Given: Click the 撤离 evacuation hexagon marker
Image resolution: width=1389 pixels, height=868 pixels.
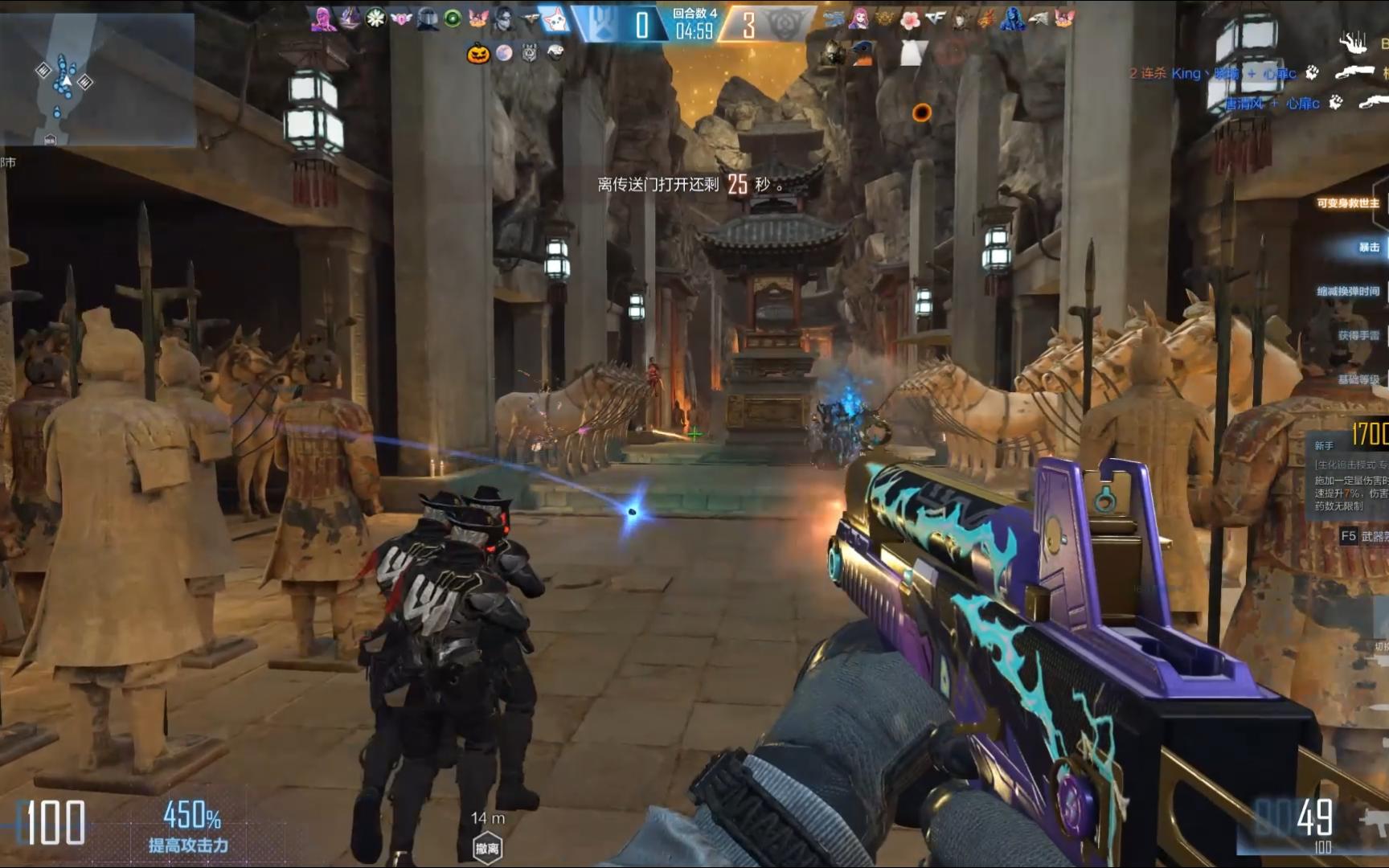Looking at the screenshot, I should 487,848.
